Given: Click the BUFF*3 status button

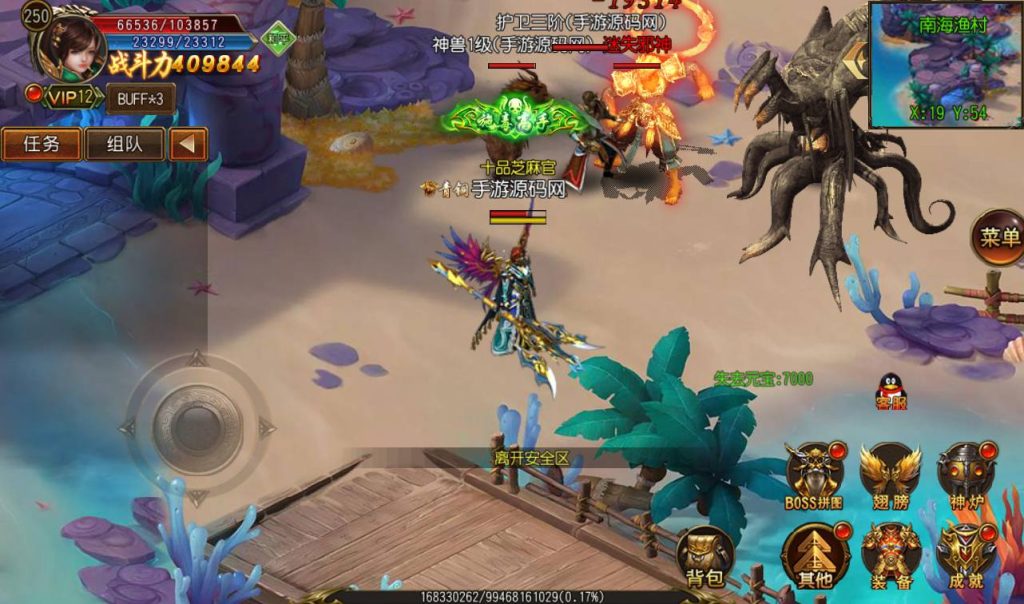Looking at the screenshot, I should click(139, 99).
